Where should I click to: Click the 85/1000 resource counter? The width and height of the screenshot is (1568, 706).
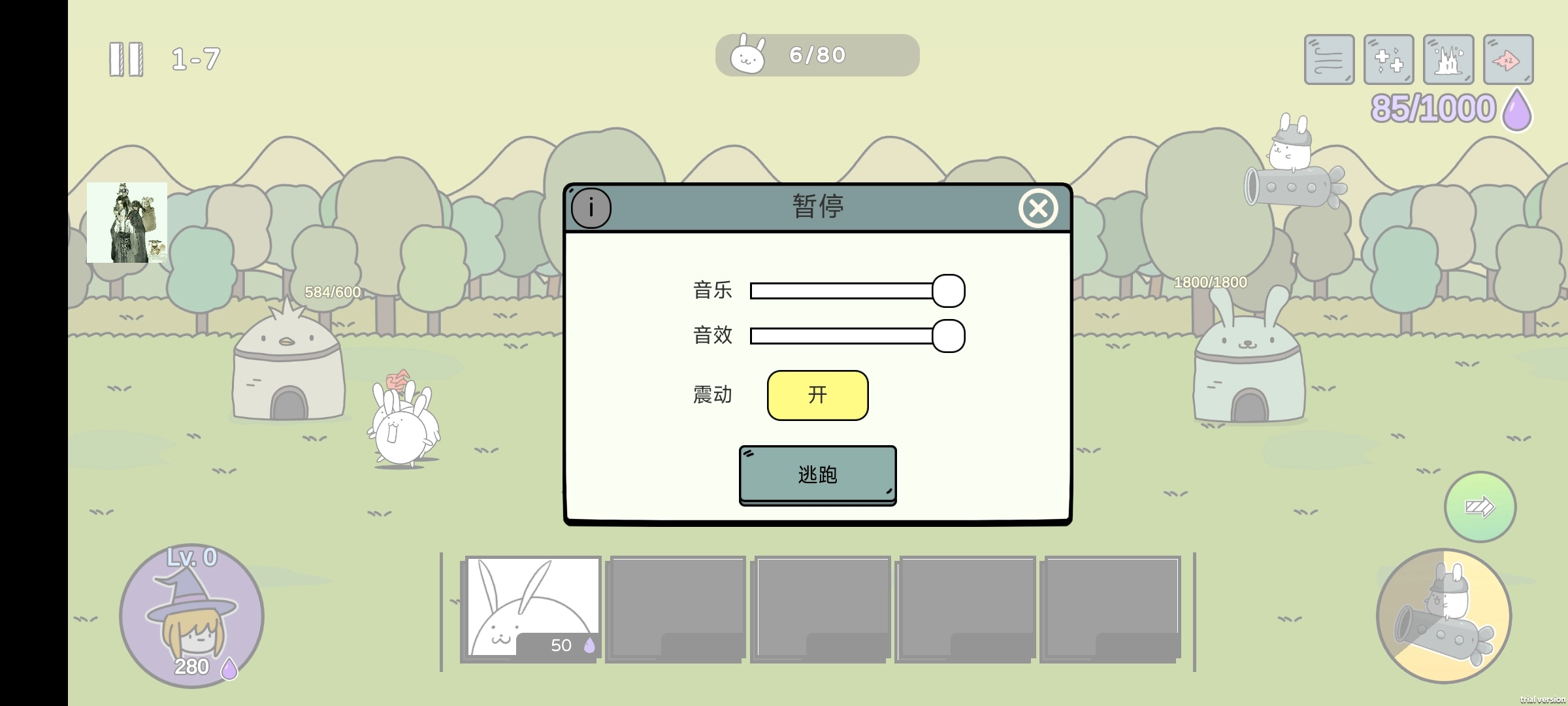(x=1434, y=106)
